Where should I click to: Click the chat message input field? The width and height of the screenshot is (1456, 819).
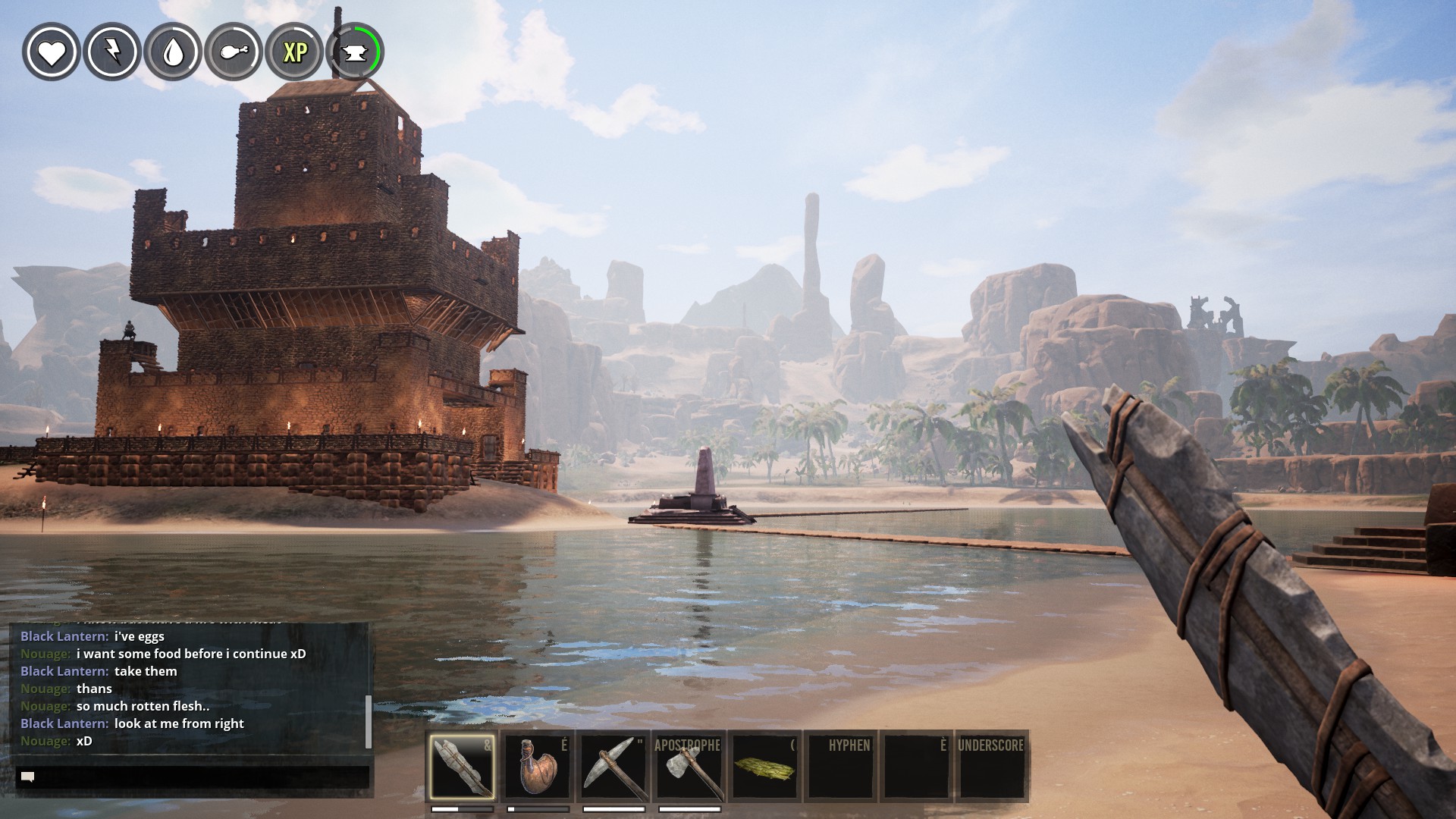[x=193, y=777]
